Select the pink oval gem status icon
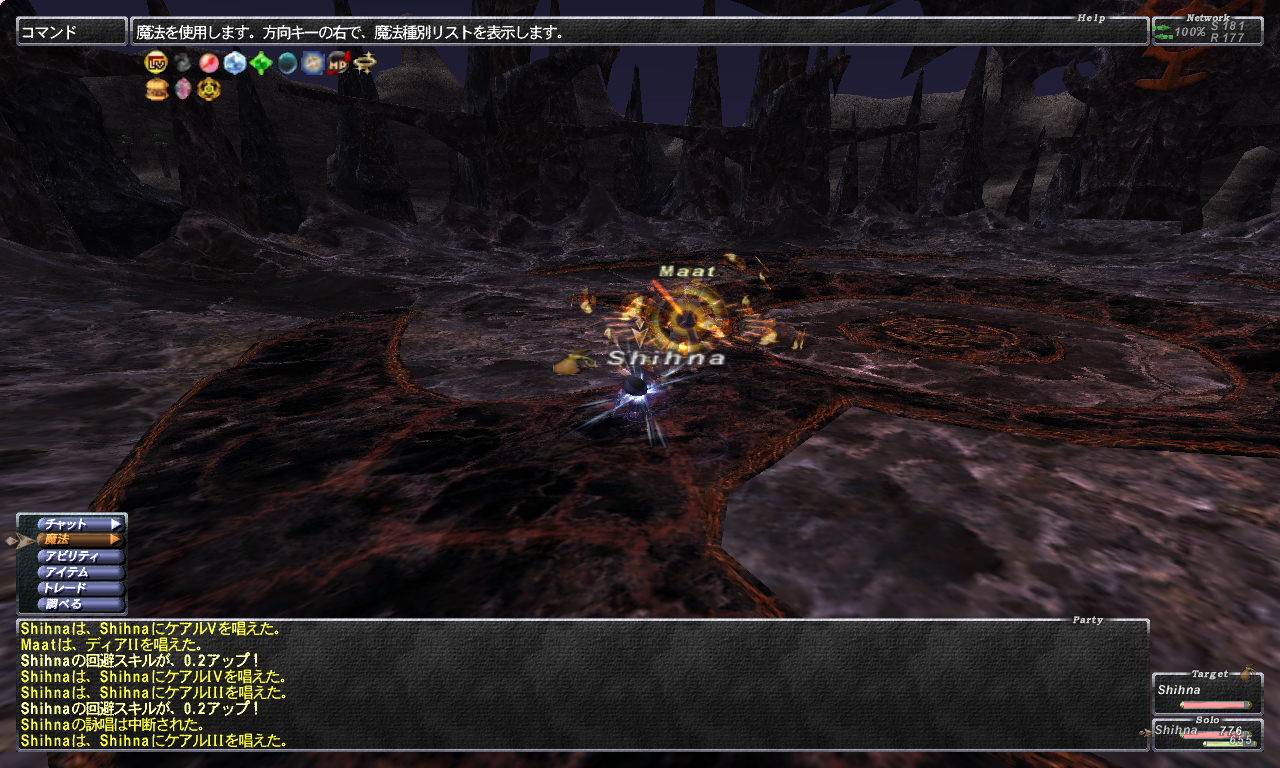 tap(182, 90)
